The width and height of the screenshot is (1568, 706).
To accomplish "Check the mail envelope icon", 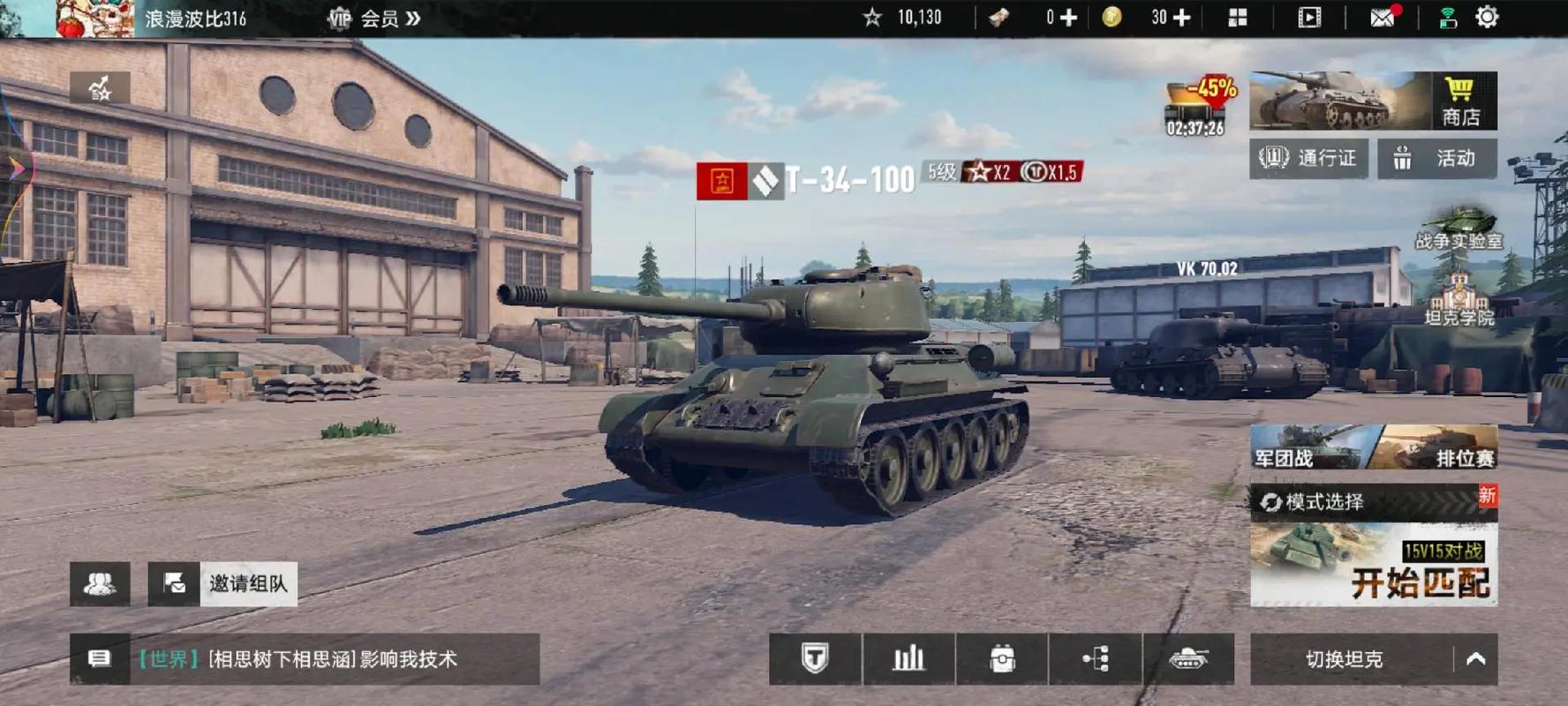I will 1382,18.
